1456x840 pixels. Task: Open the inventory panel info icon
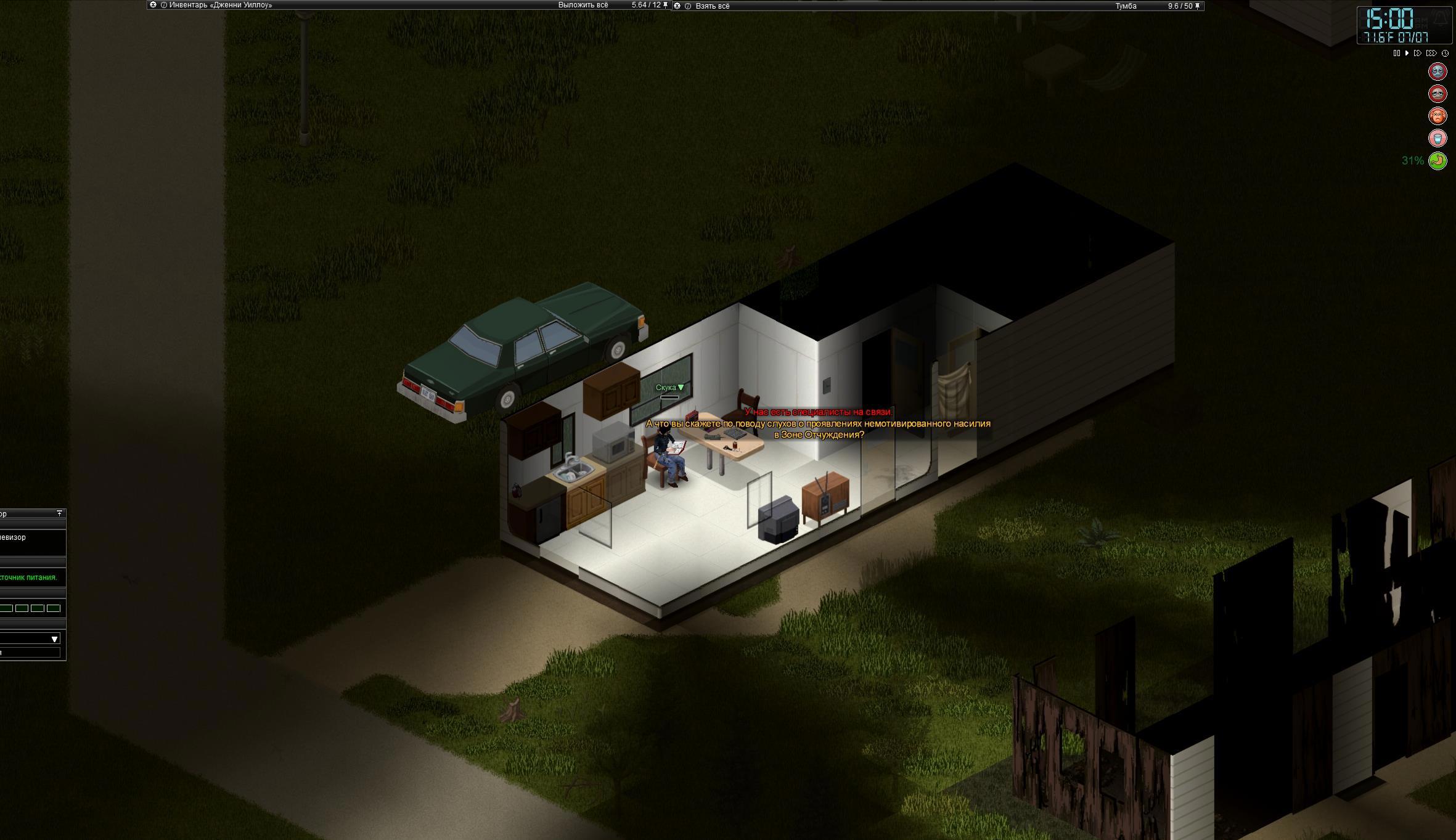164,5
